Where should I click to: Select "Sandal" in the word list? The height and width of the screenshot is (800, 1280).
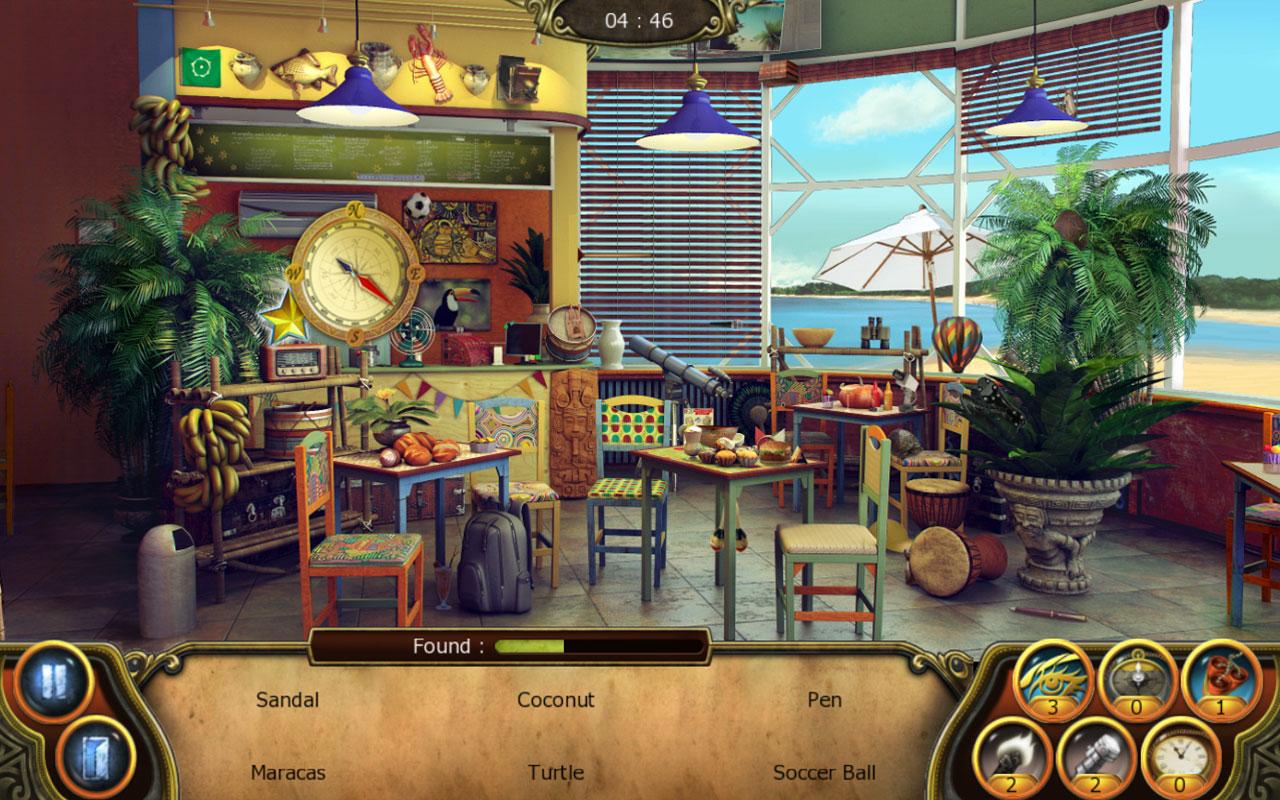point(287,701)
